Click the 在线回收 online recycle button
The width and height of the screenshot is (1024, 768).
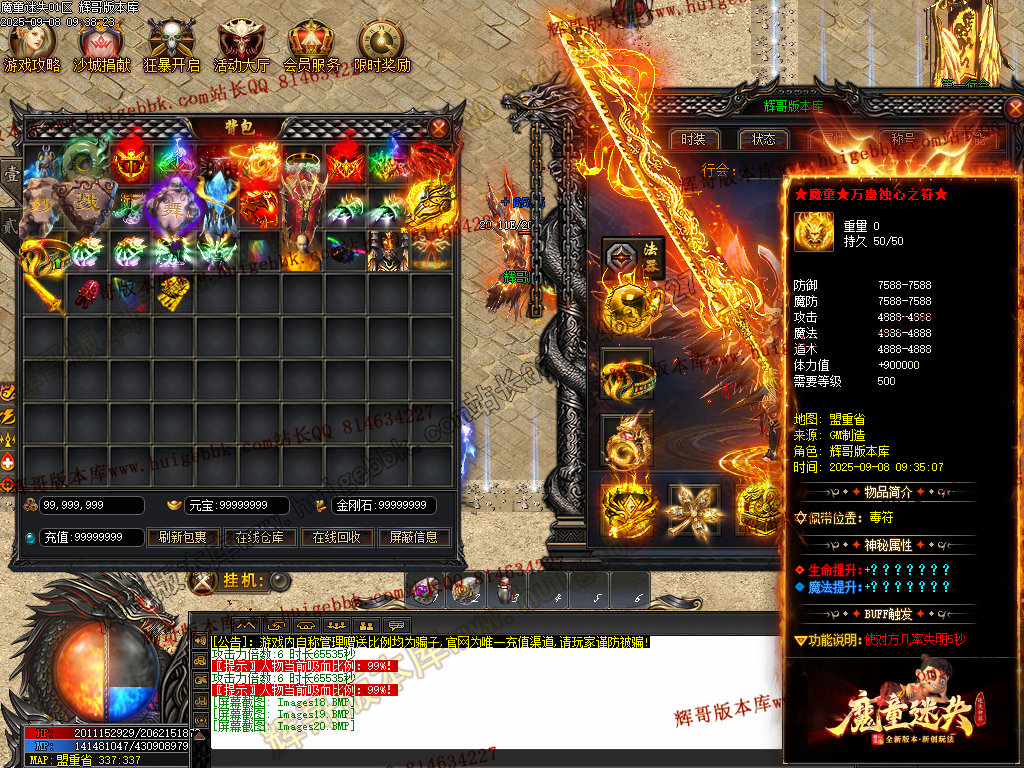337,537
